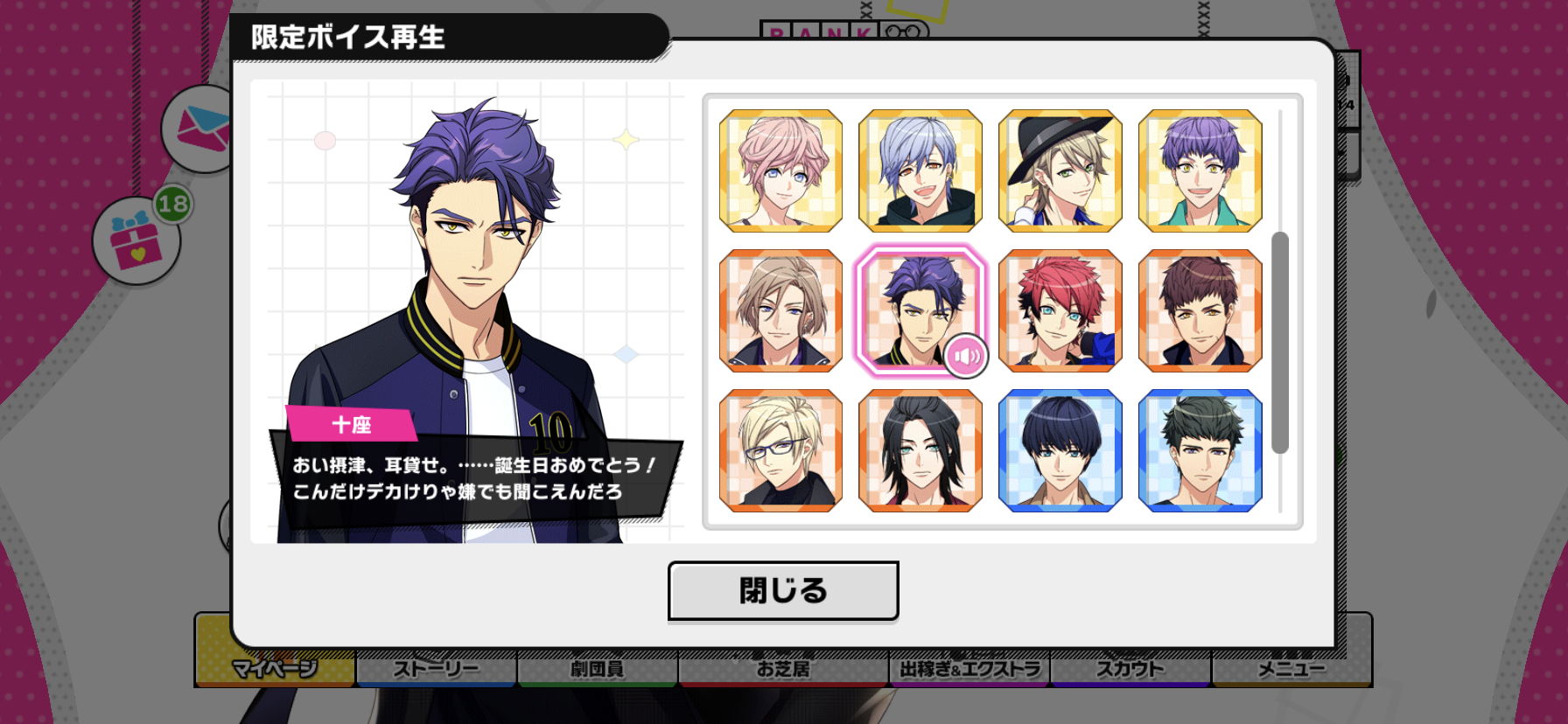Image resolution: width=1568 pixels, height=724 pixels.
Task: Pick the purple bowl-cut character in teal
Action: point(1200,171)
